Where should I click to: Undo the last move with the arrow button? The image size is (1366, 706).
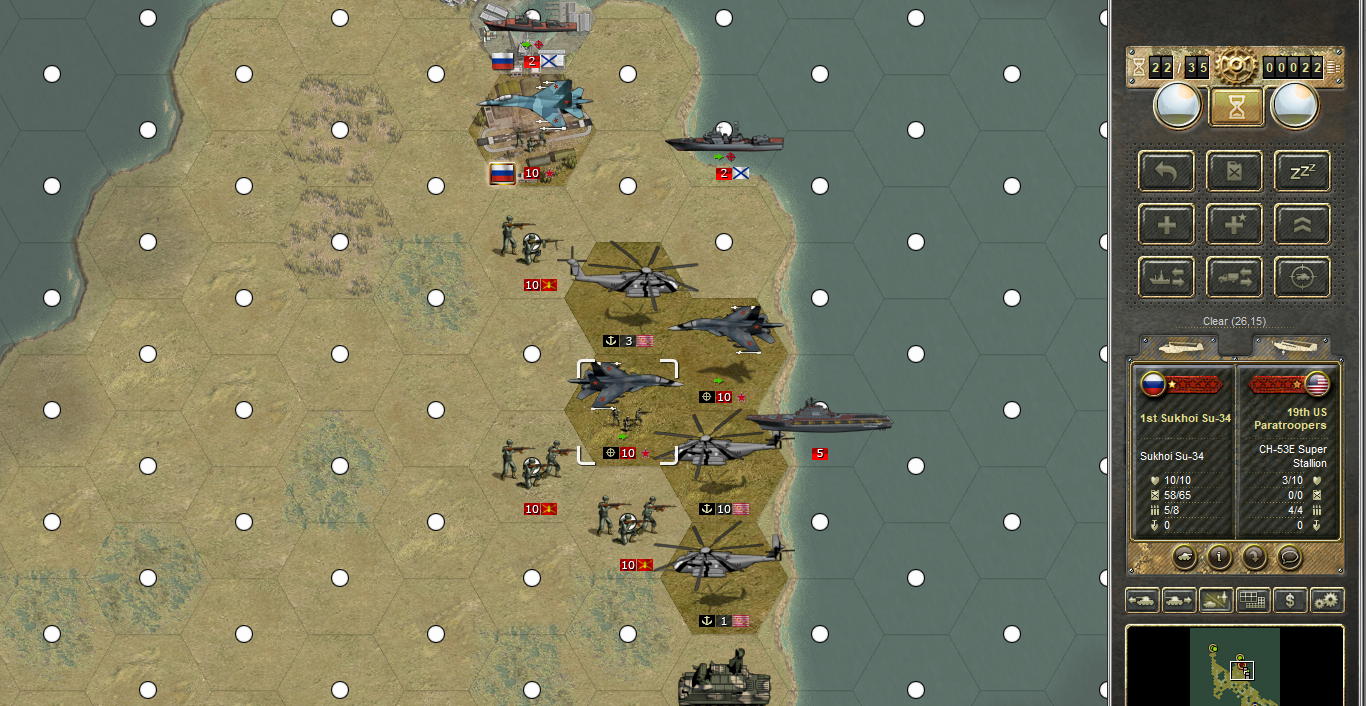[1166, 171]
